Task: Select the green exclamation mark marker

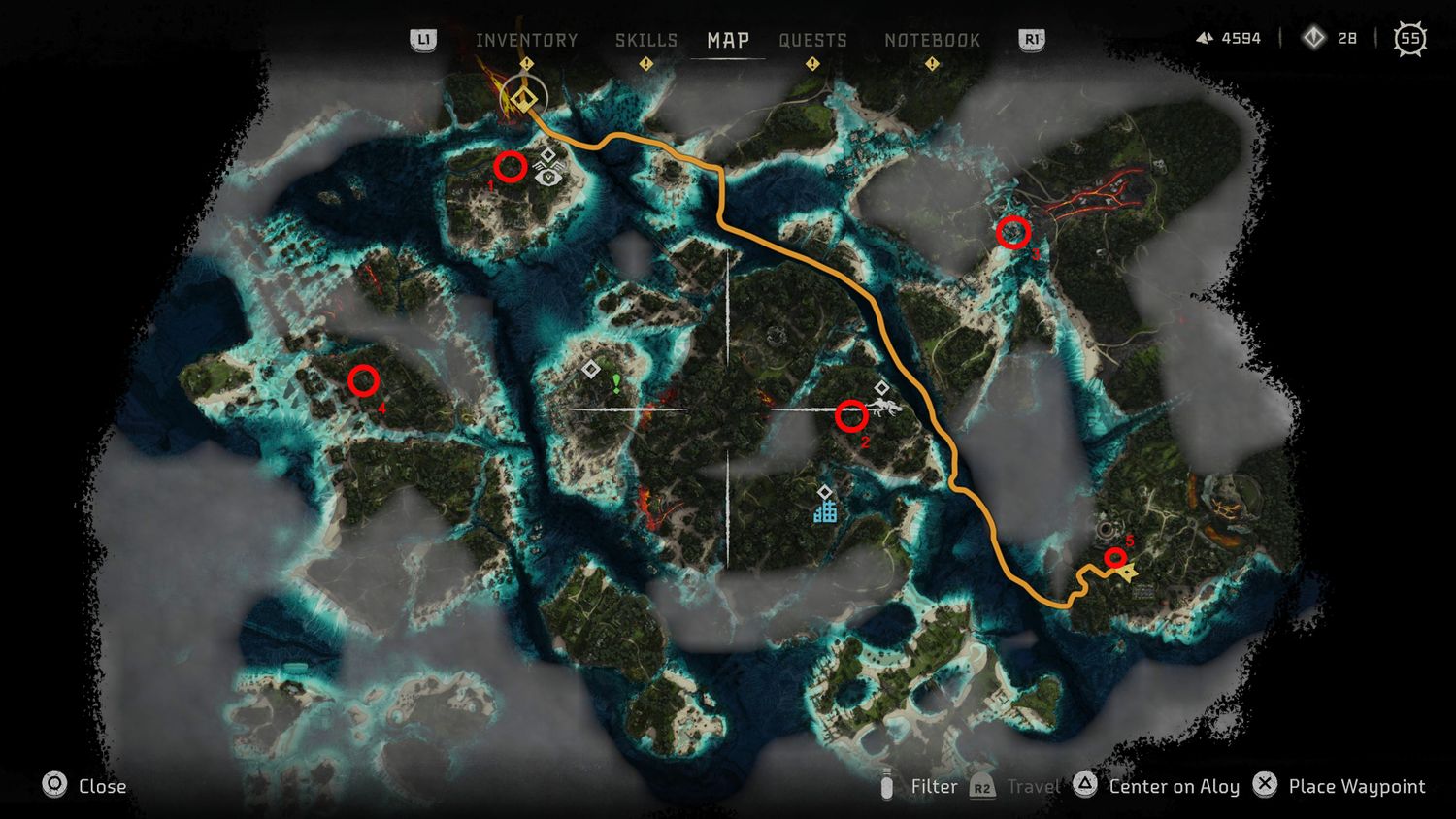Action: (616, 383)
